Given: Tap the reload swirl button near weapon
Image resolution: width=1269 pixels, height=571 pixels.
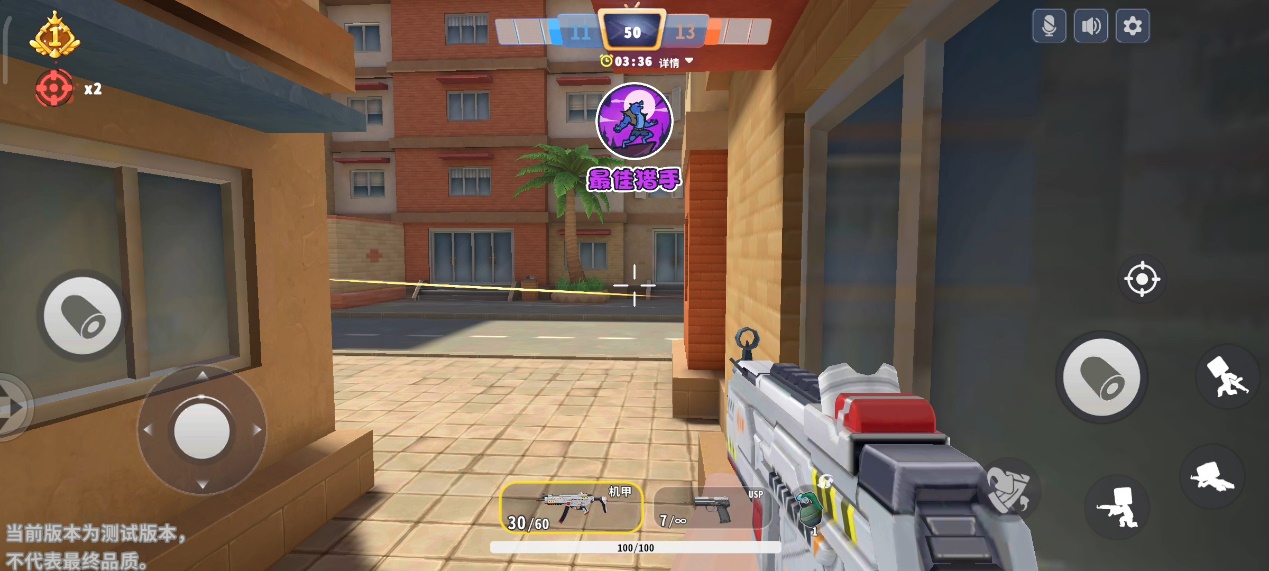Looking at the screenshot, I should (x=1009, y=490).
